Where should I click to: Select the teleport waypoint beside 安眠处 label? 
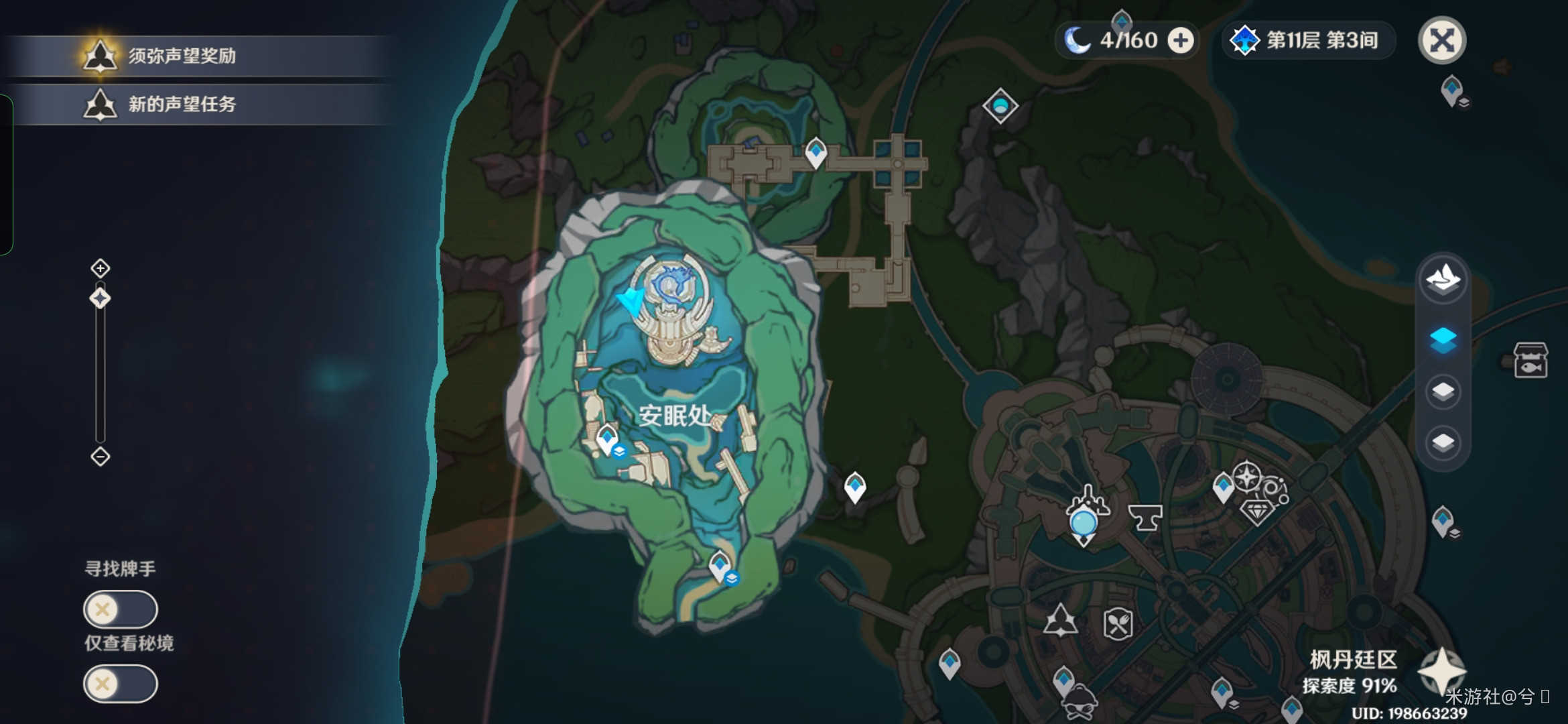[607, 438]
